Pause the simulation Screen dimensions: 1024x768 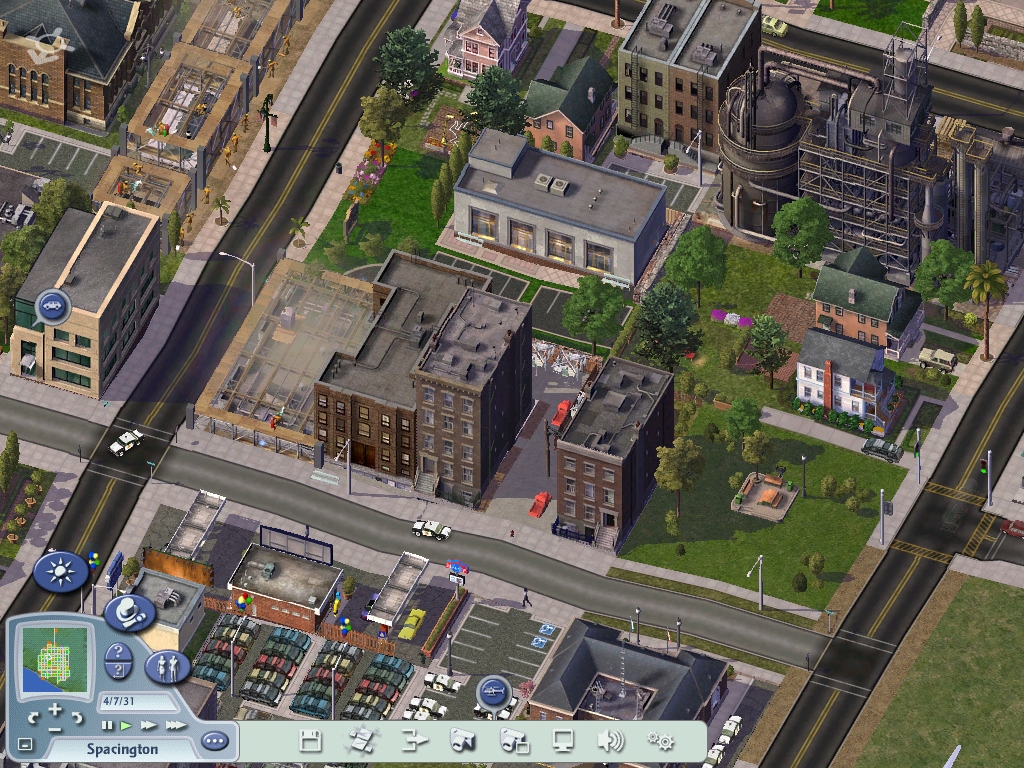coord(108,724)
